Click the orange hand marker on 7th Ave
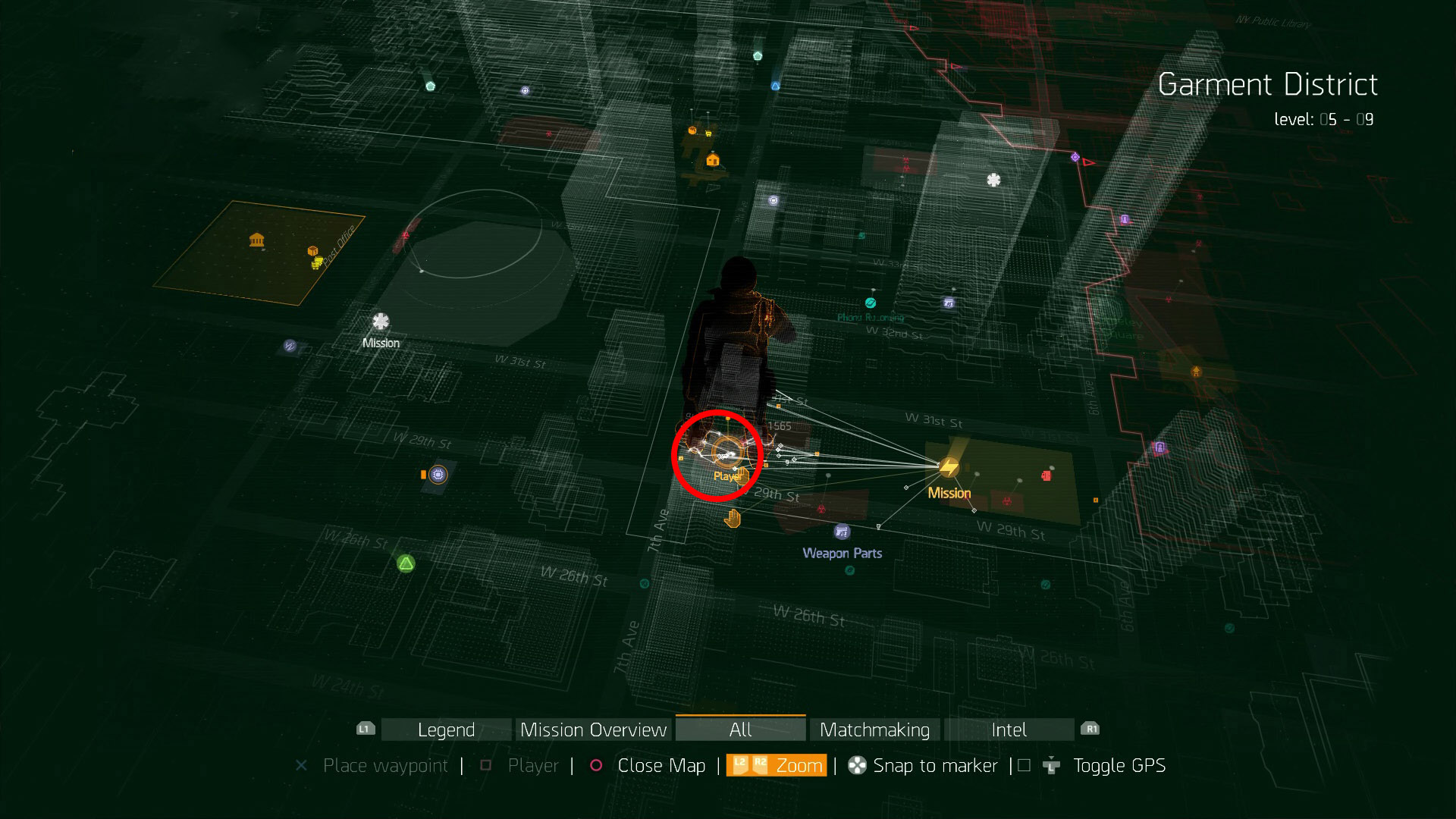 click(732, 519)
